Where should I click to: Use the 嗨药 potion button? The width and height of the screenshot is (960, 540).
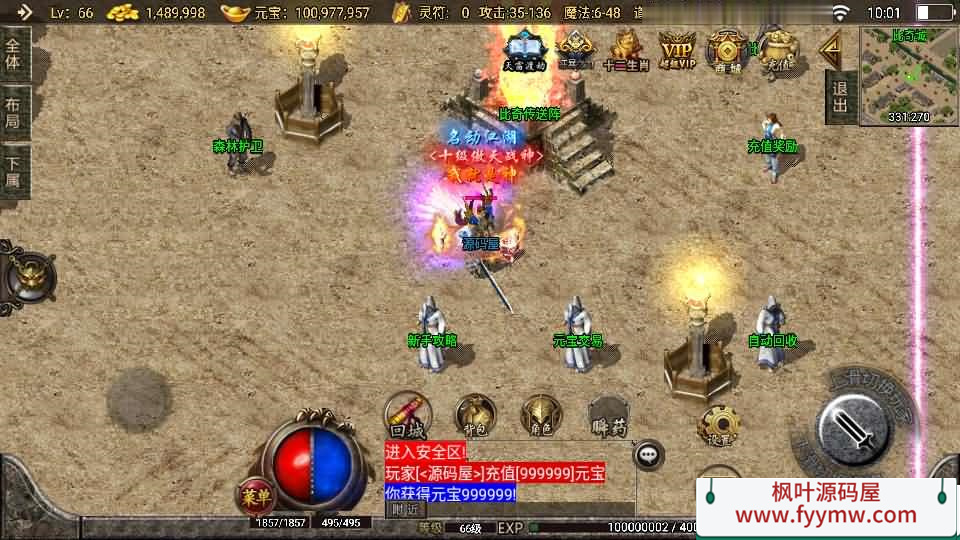pos(609,414)
